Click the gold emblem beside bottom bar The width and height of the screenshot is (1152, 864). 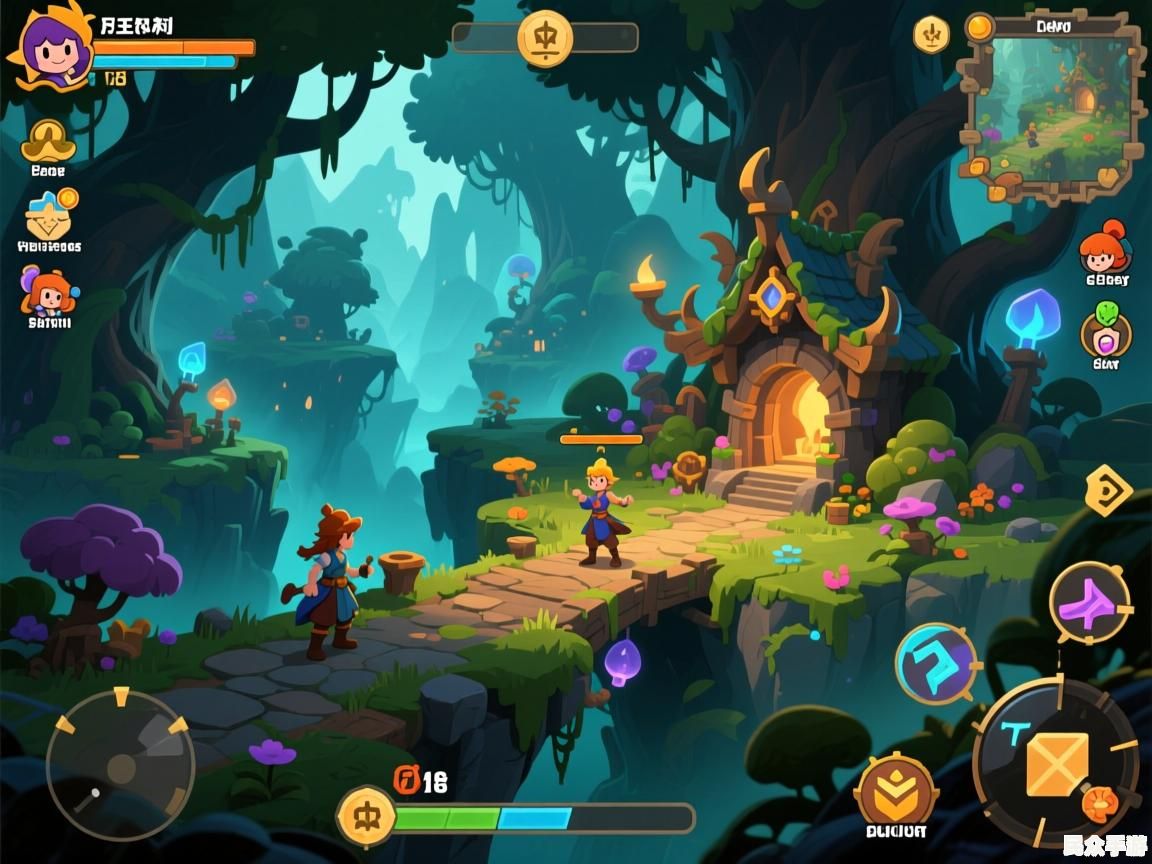(x=366, y=816)
